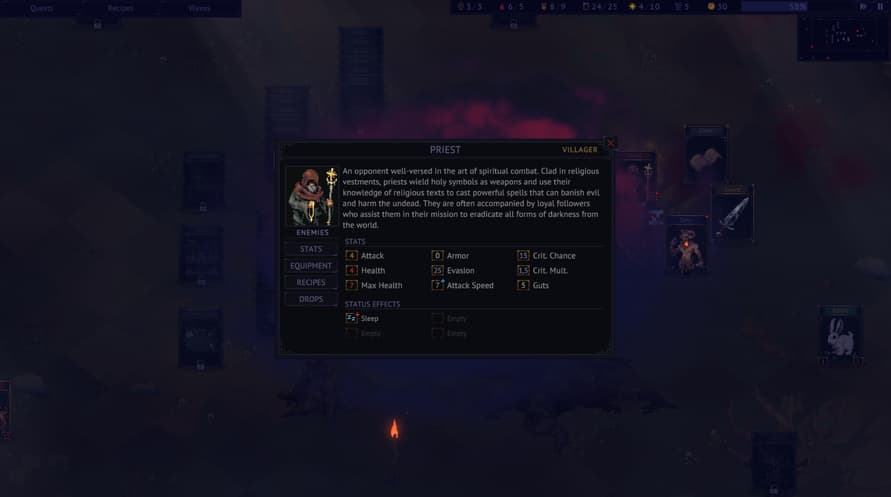Show the Recipes tab in Priest panel
891x497 pixels.
(311, 283)
